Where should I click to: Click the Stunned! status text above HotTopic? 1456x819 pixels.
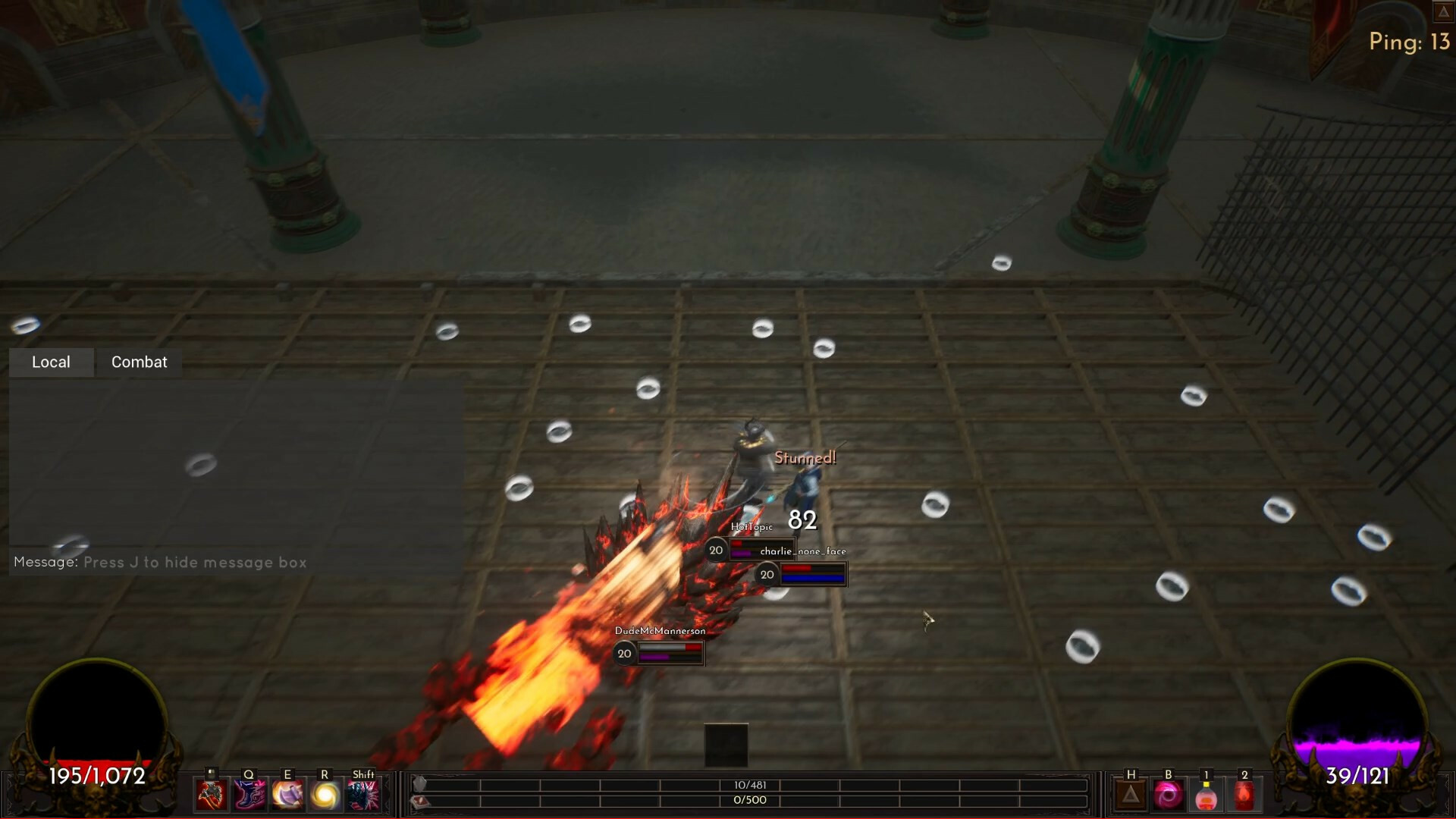804,458
